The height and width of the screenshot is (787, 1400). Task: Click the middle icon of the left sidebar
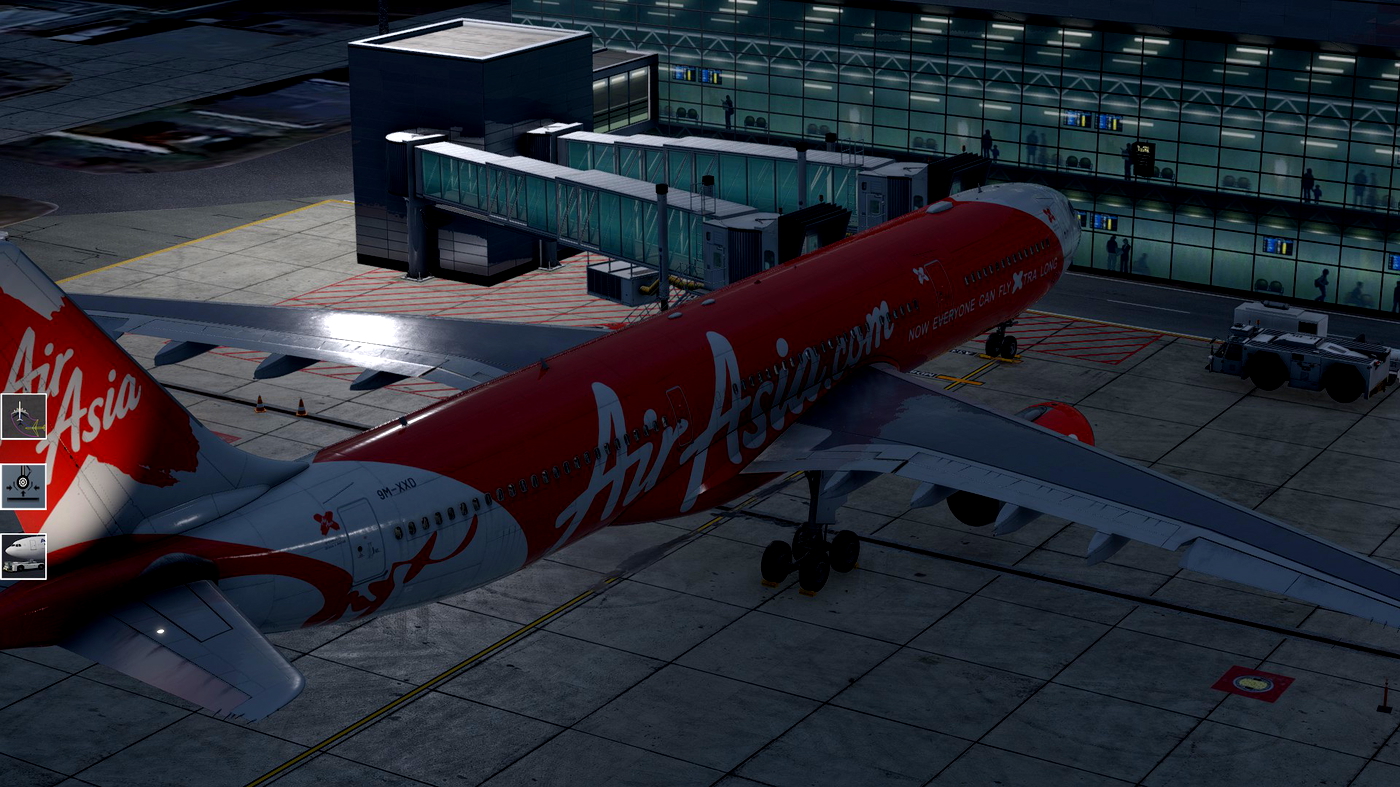point(25,487)
